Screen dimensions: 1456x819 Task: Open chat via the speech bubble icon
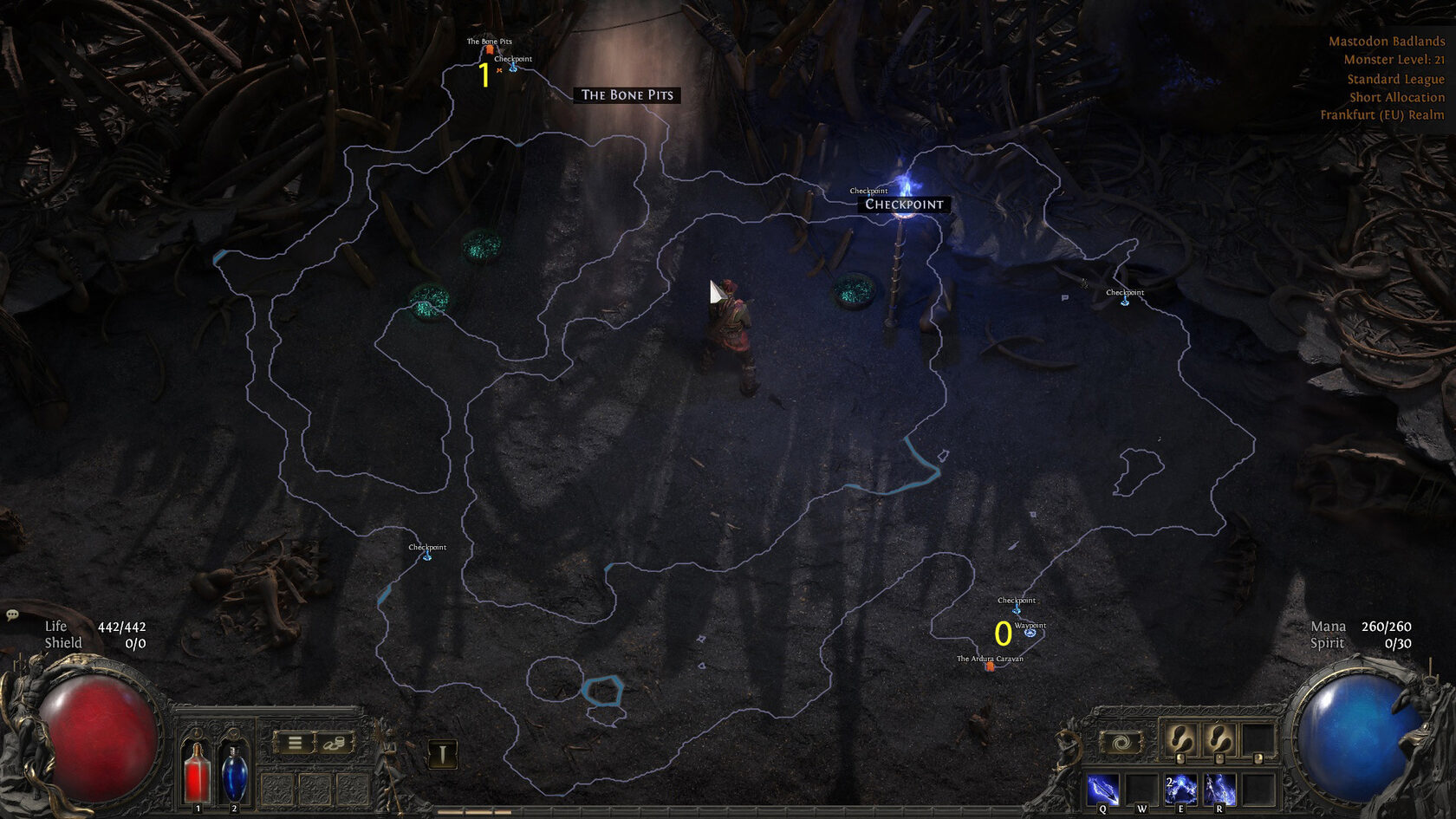tap(12, 614)
